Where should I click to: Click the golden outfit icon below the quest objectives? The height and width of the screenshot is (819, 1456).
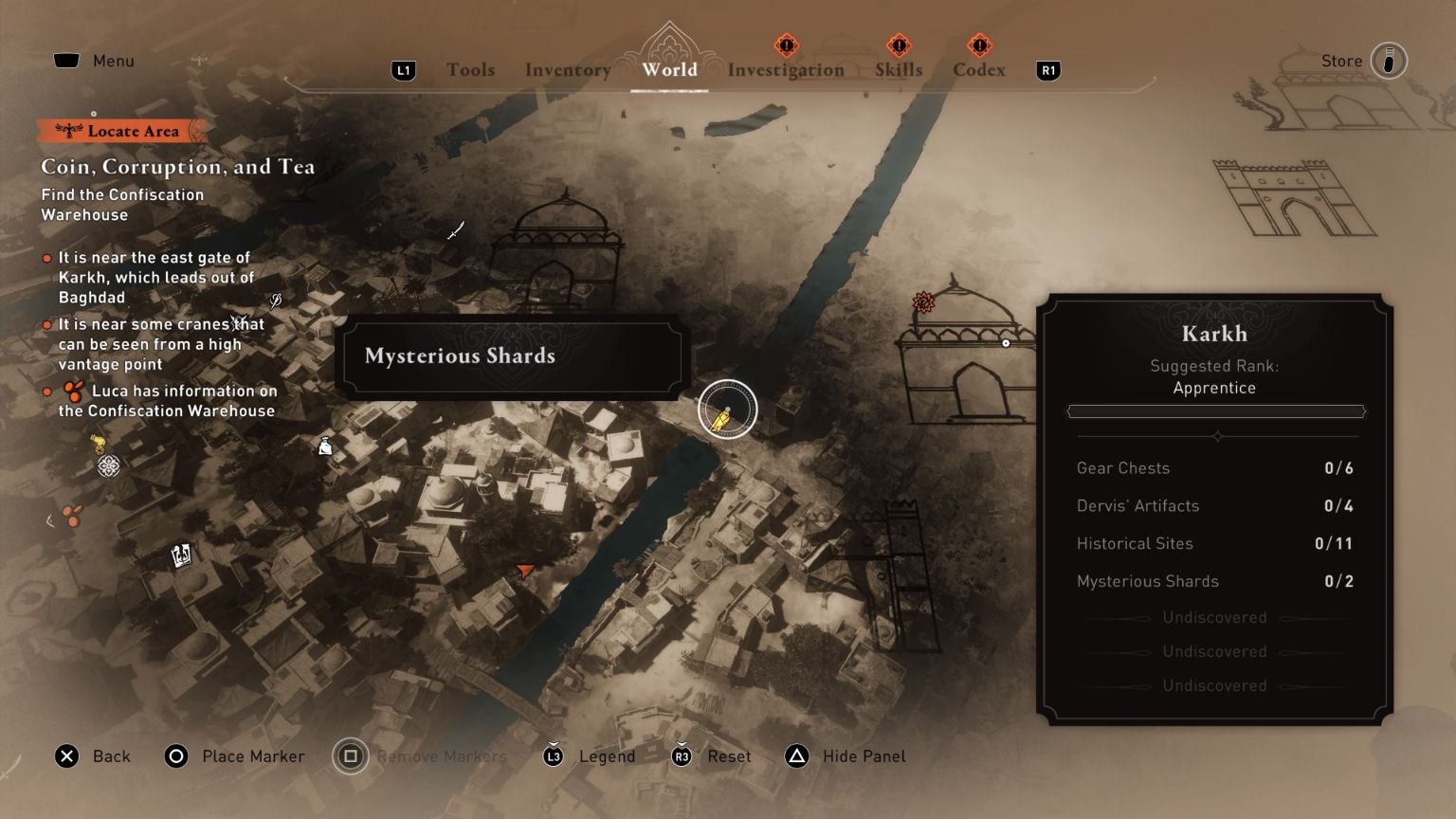point(98,443)
